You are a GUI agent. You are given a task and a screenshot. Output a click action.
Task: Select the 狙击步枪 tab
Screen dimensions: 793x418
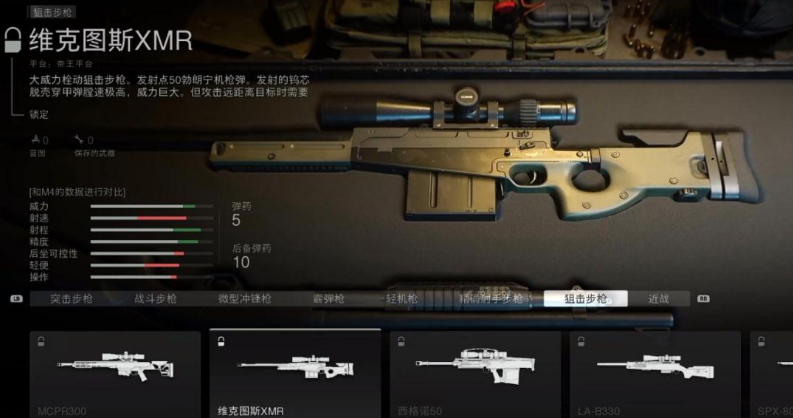click(x=585, y=298)
